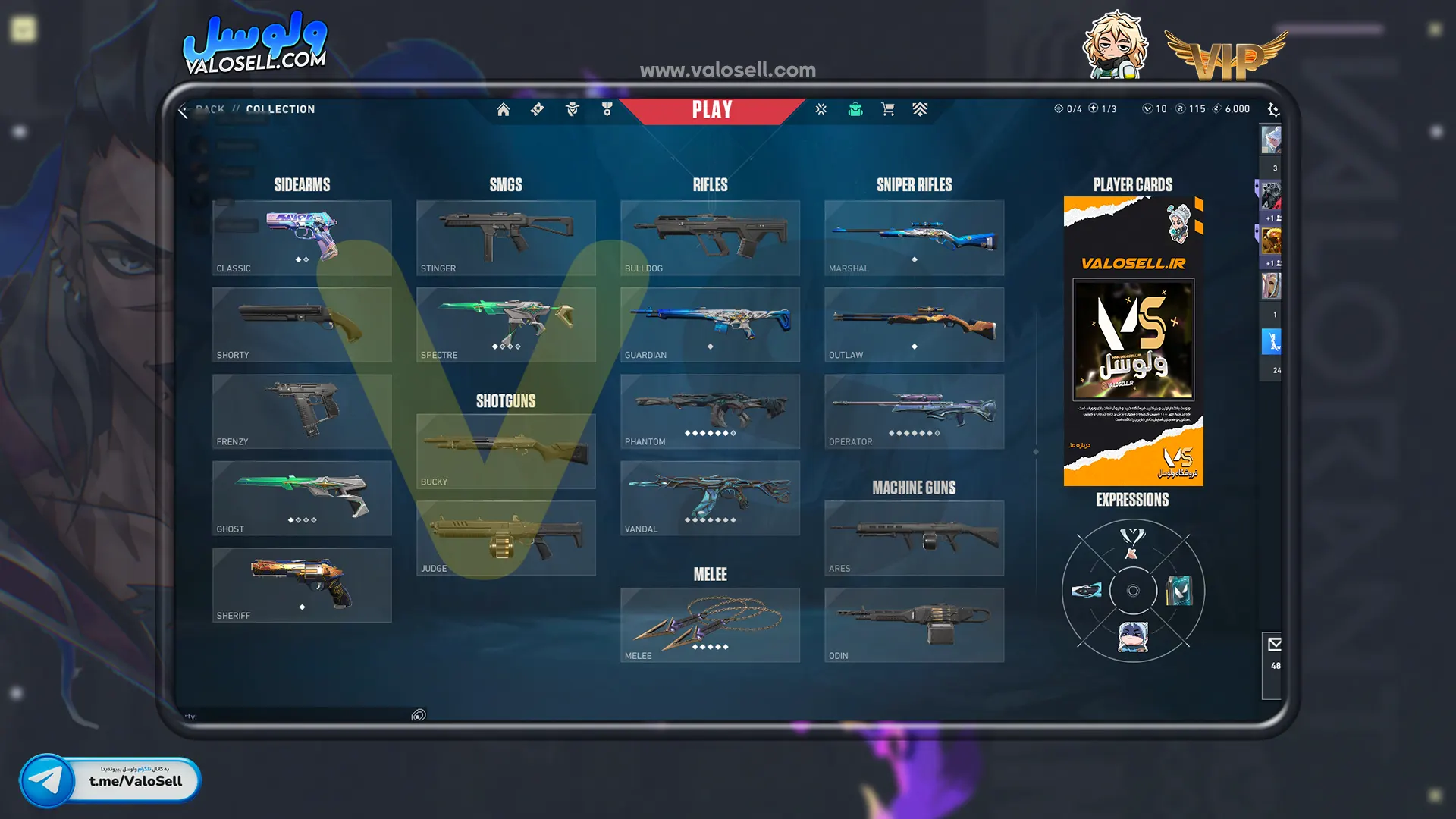
Task: Select the Stinger SMG slot
Action: tap(506, 237)
